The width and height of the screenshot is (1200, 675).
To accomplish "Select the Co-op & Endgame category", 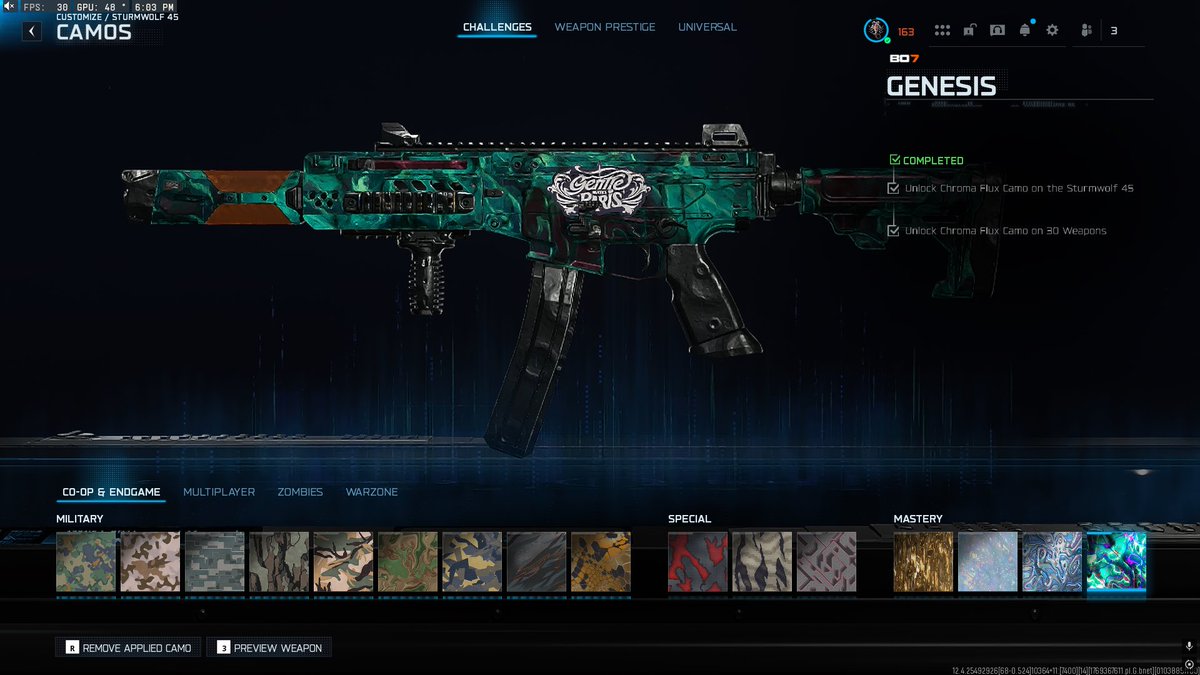I will tap(110, 492).
